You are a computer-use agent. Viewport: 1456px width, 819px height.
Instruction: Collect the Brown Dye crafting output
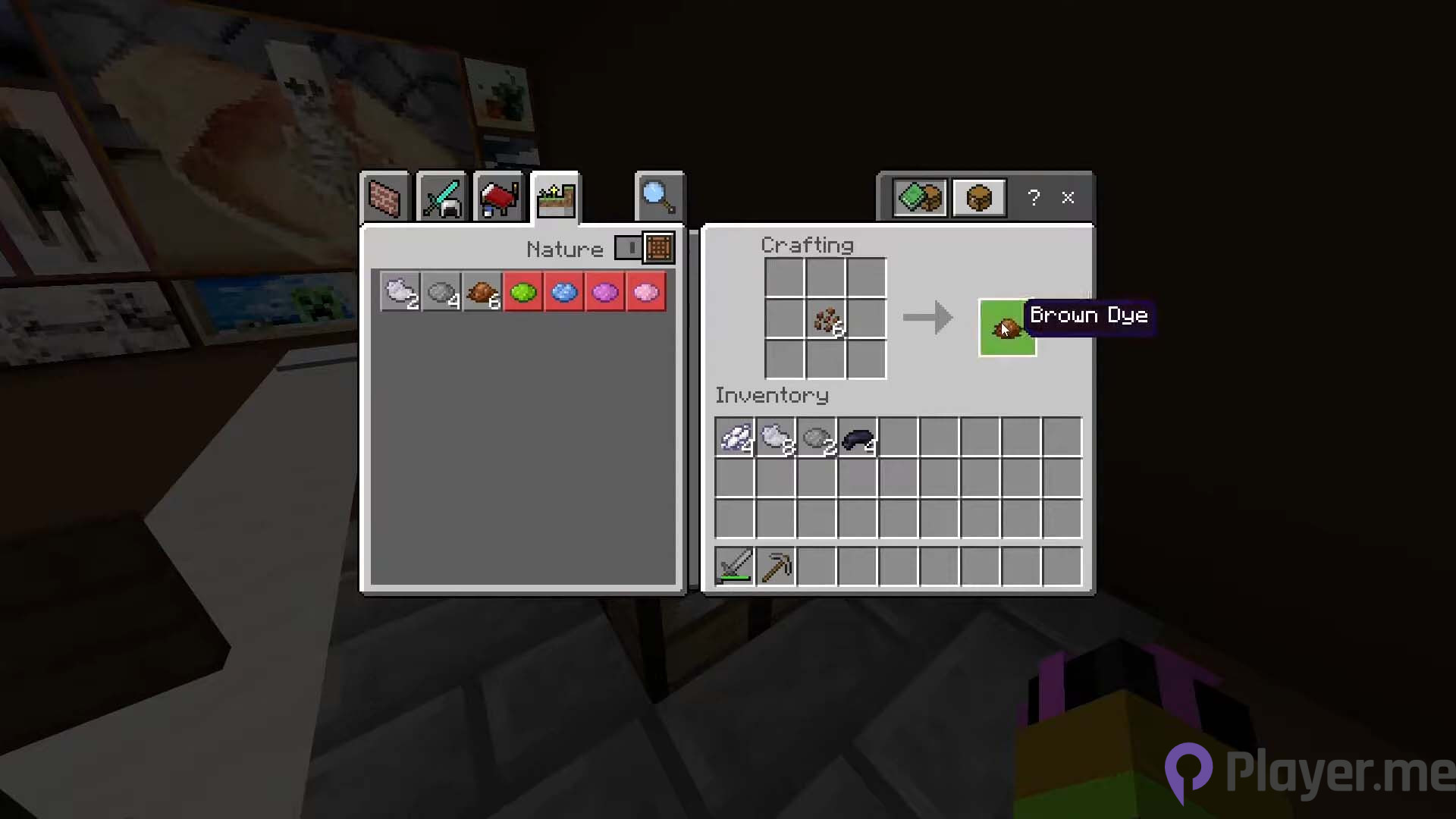pos(1007,328)
